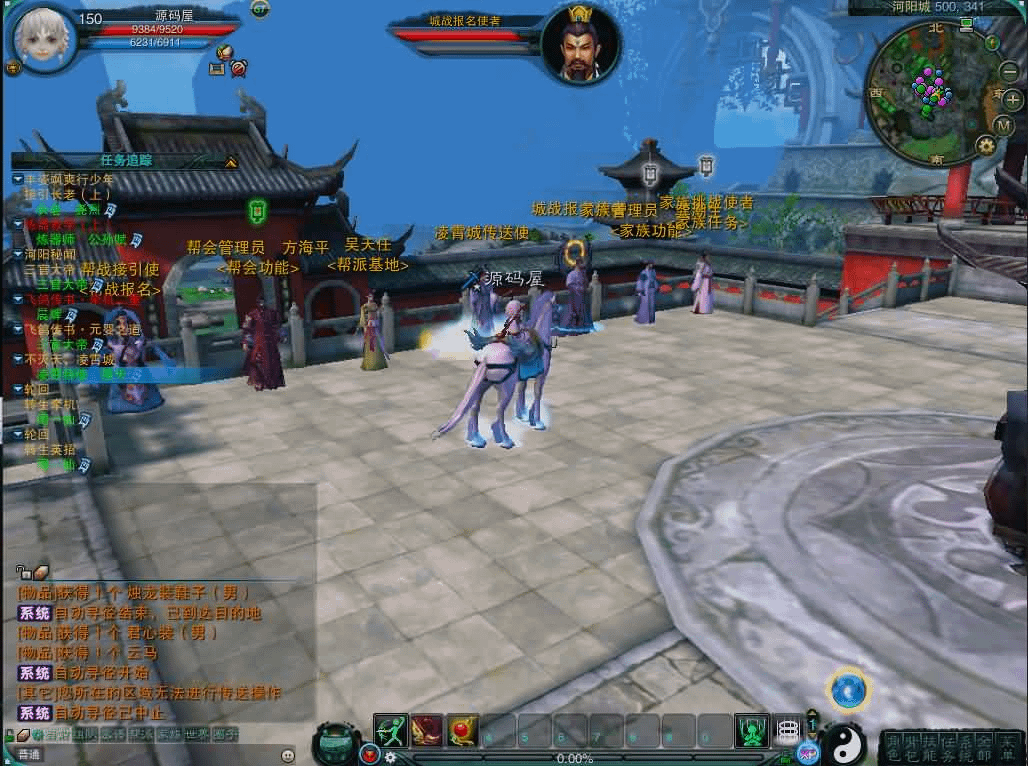Viewport: 1028px width, 766px height.
Task: Open the 菜单 main menu button
Action: coord(1008,745)
